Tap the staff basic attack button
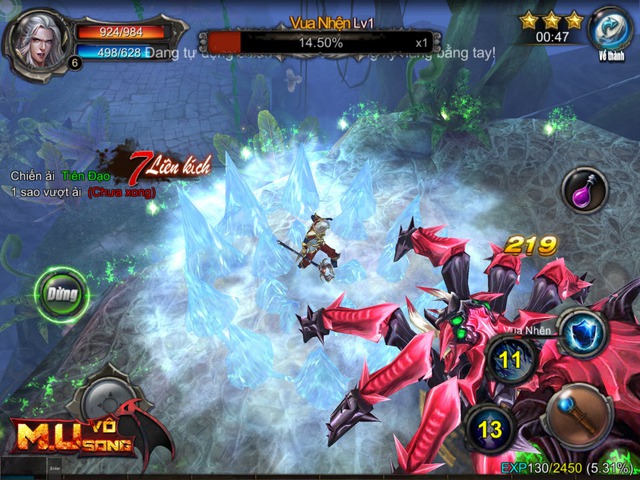Screen dimensions: 640x480 click(x=580, y=414)
